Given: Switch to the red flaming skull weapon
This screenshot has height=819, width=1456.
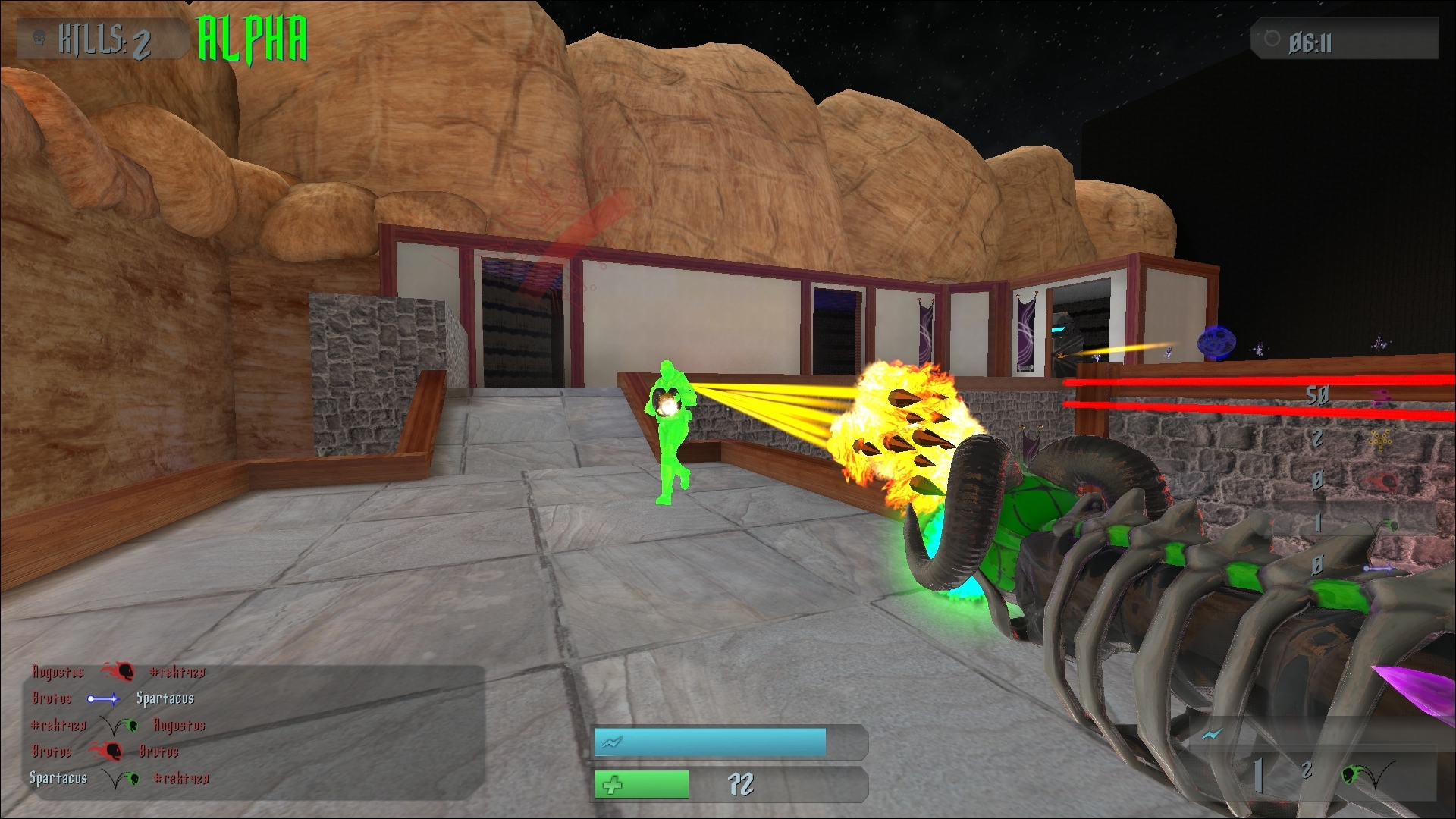Looking at the screenshot, I should [1385, 482].
